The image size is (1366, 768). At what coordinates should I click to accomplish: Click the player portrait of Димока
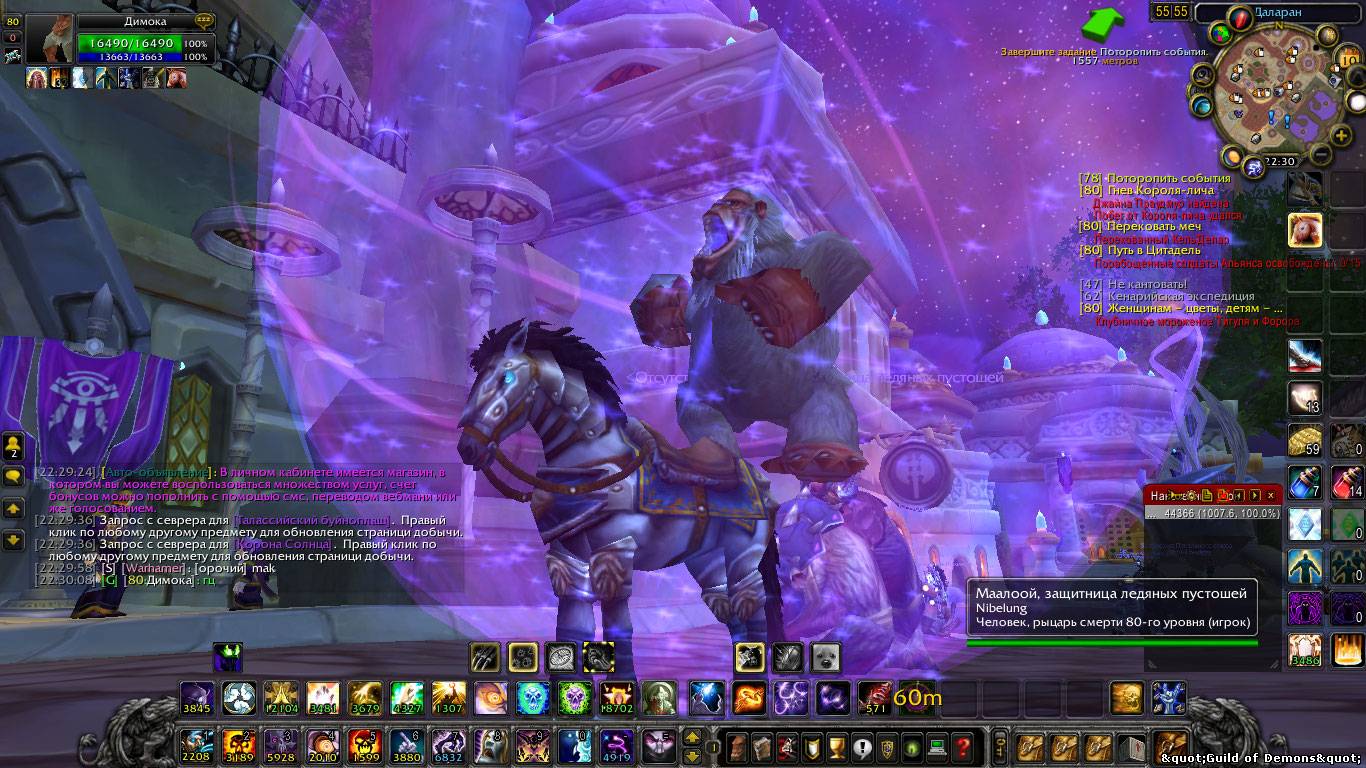[x=49, y=39]
